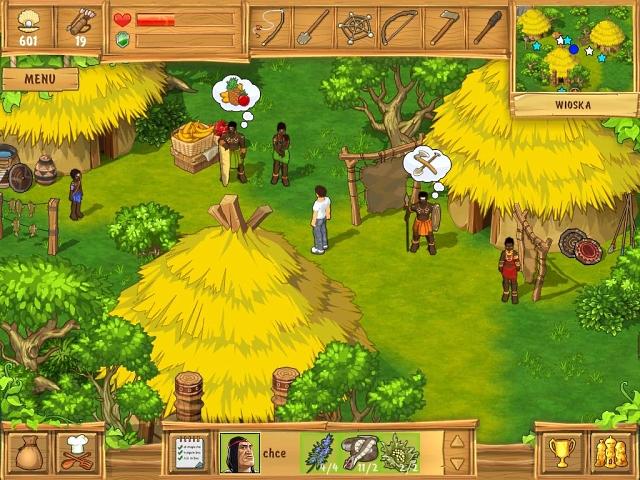Open the trophy achievements
This screenshot has width=640, height=480.
point(561,452)
